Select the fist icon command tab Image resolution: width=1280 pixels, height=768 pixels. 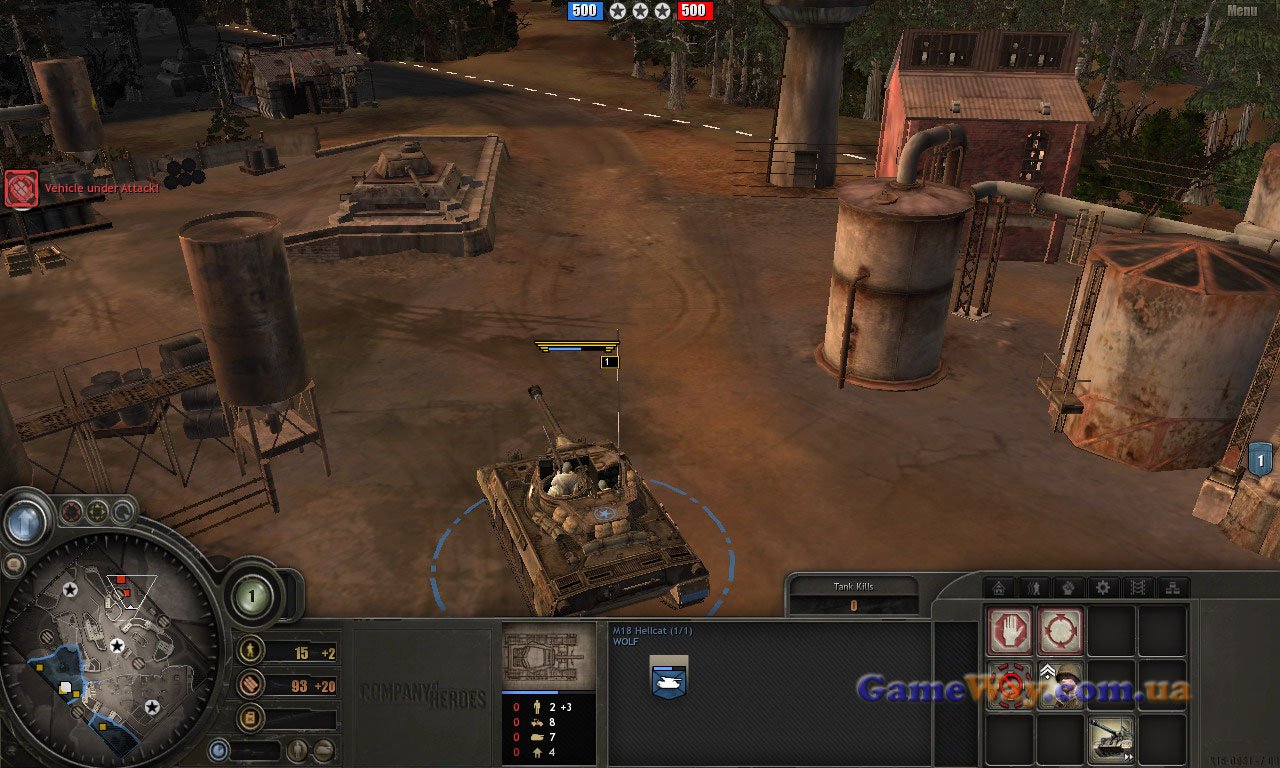pyautogui.click(x=1068, y=588)
